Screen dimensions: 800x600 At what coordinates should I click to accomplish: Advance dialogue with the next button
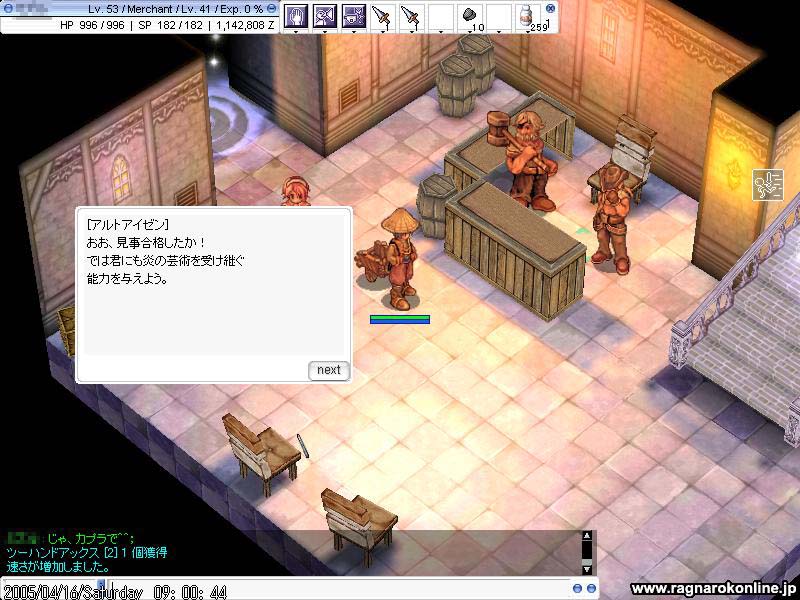tap(328, 370)
